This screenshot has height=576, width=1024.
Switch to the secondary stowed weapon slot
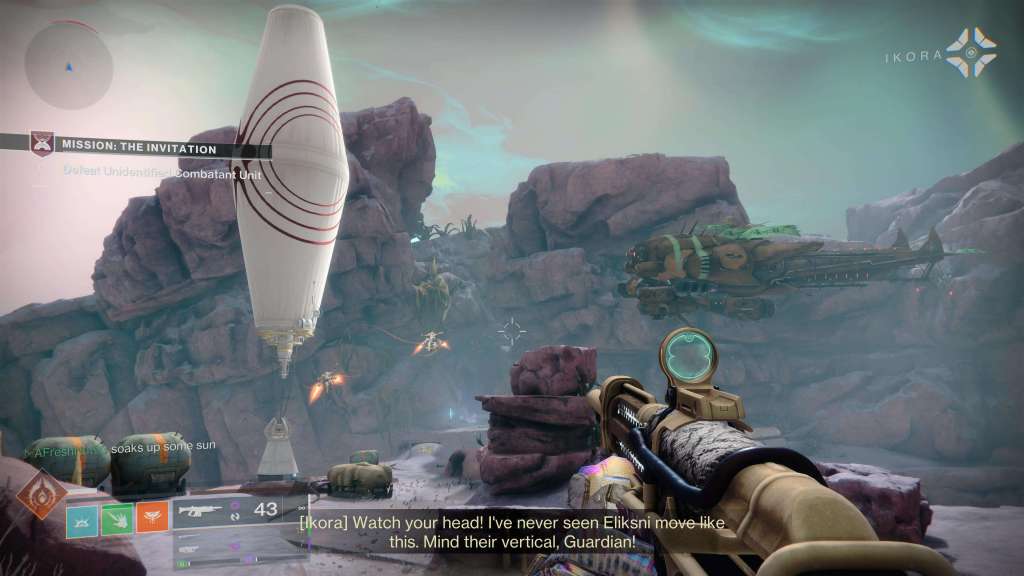coord(228,546)
